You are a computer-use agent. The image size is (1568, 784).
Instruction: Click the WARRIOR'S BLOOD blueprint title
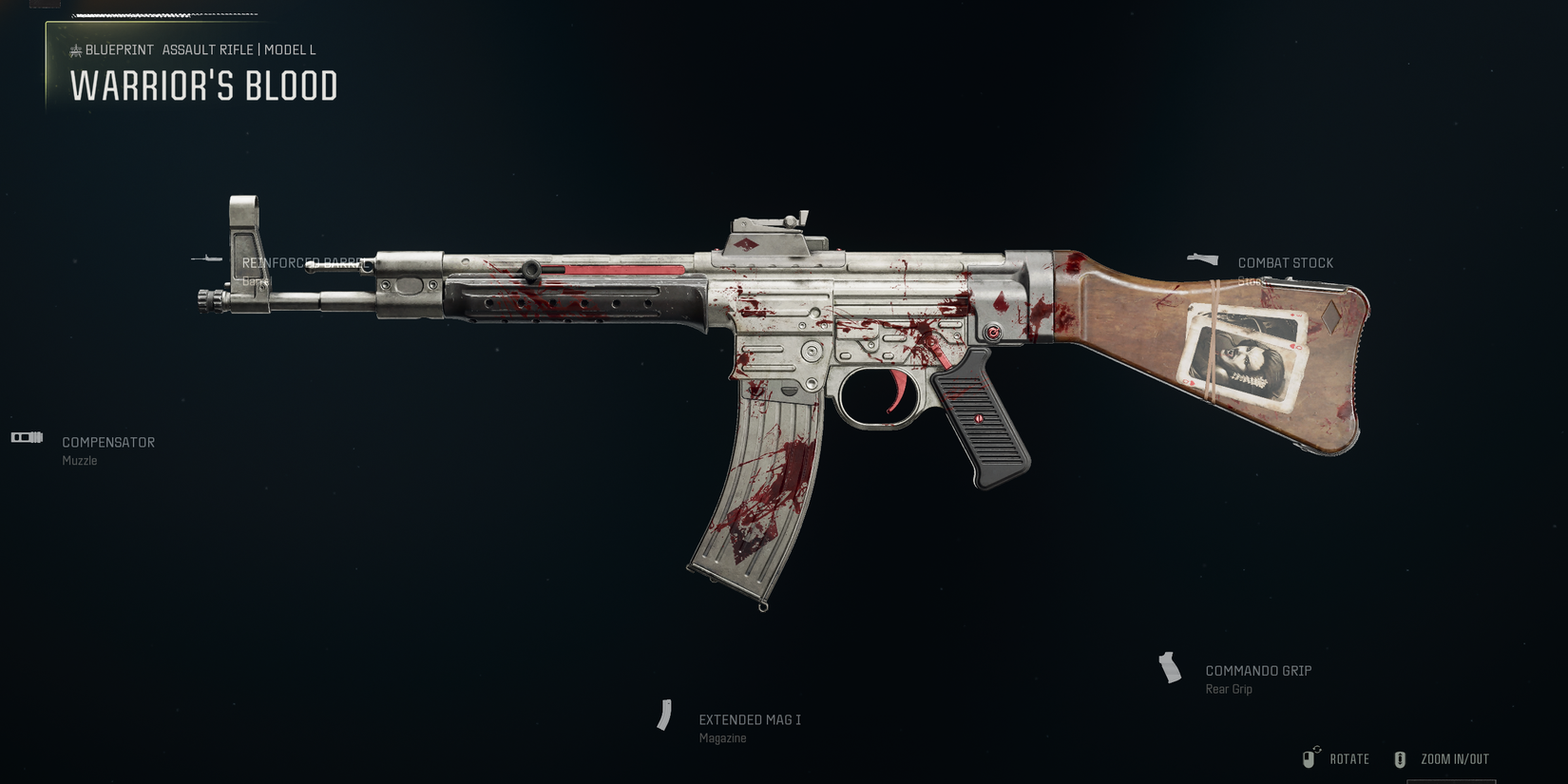click(x=203, y=86)
